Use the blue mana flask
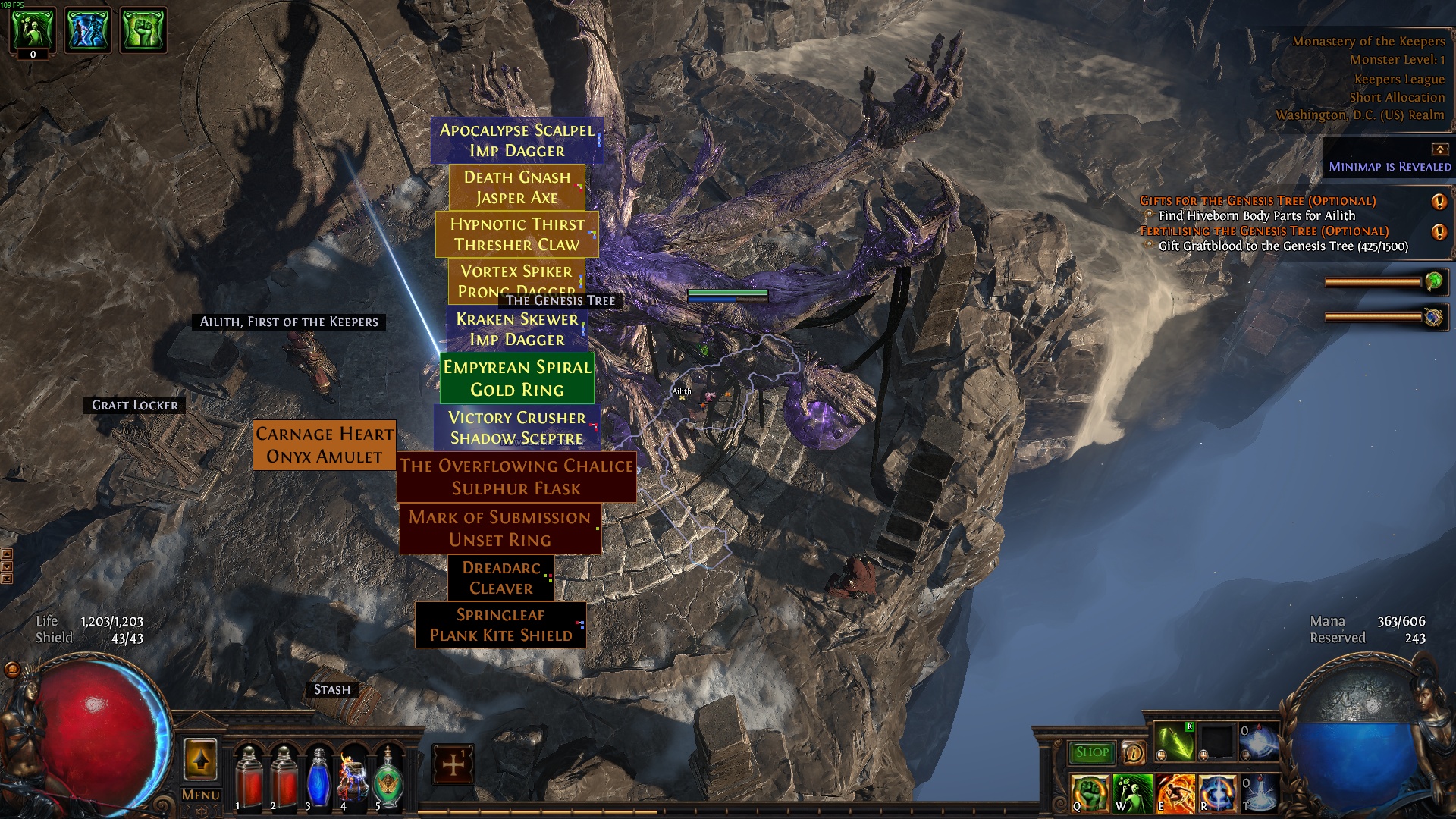The height and width of the screenshot is (819, 1456). tap(318, 778)
